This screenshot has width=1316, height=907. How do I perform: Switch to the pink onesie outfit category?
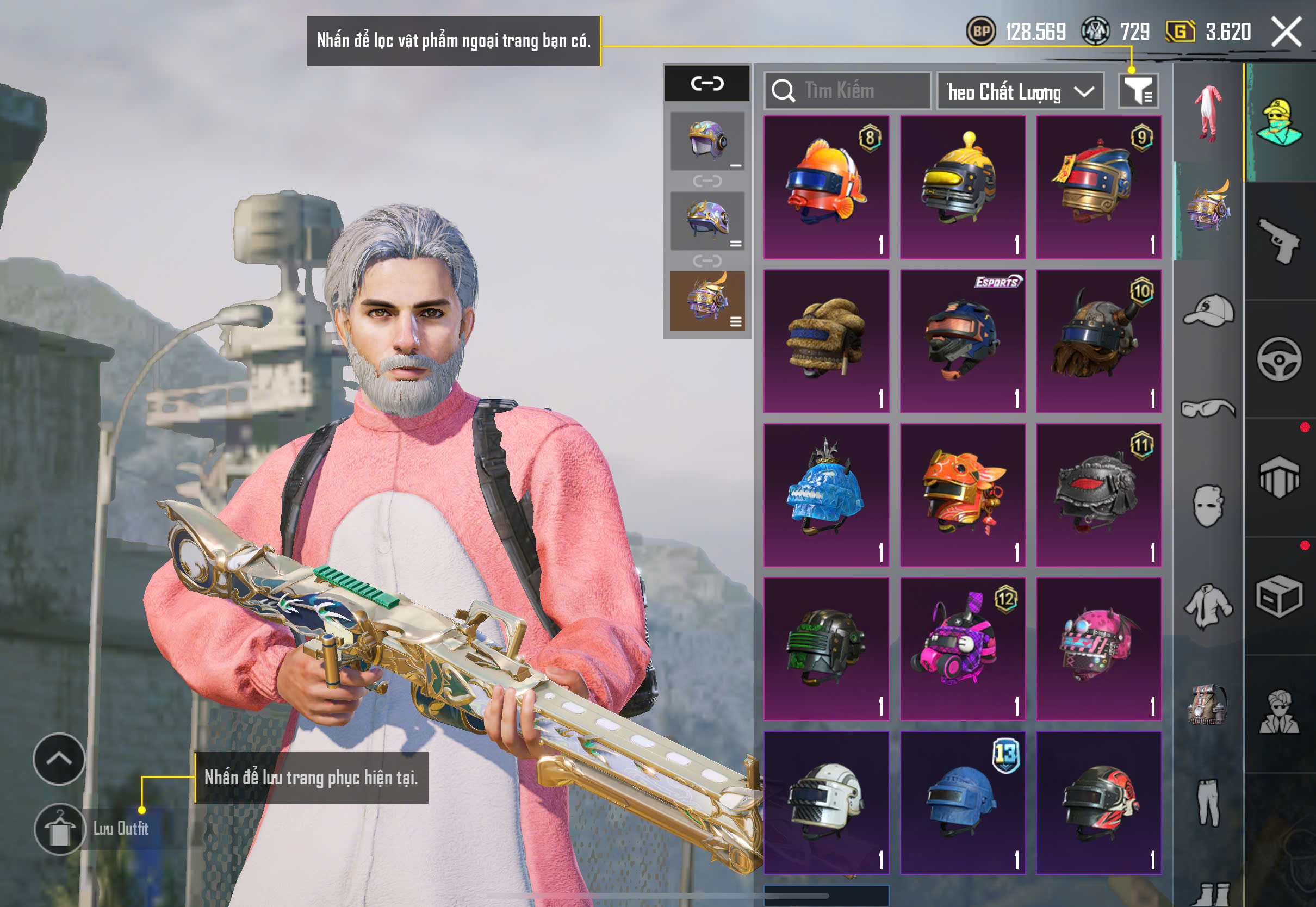tap(1209, 113)
